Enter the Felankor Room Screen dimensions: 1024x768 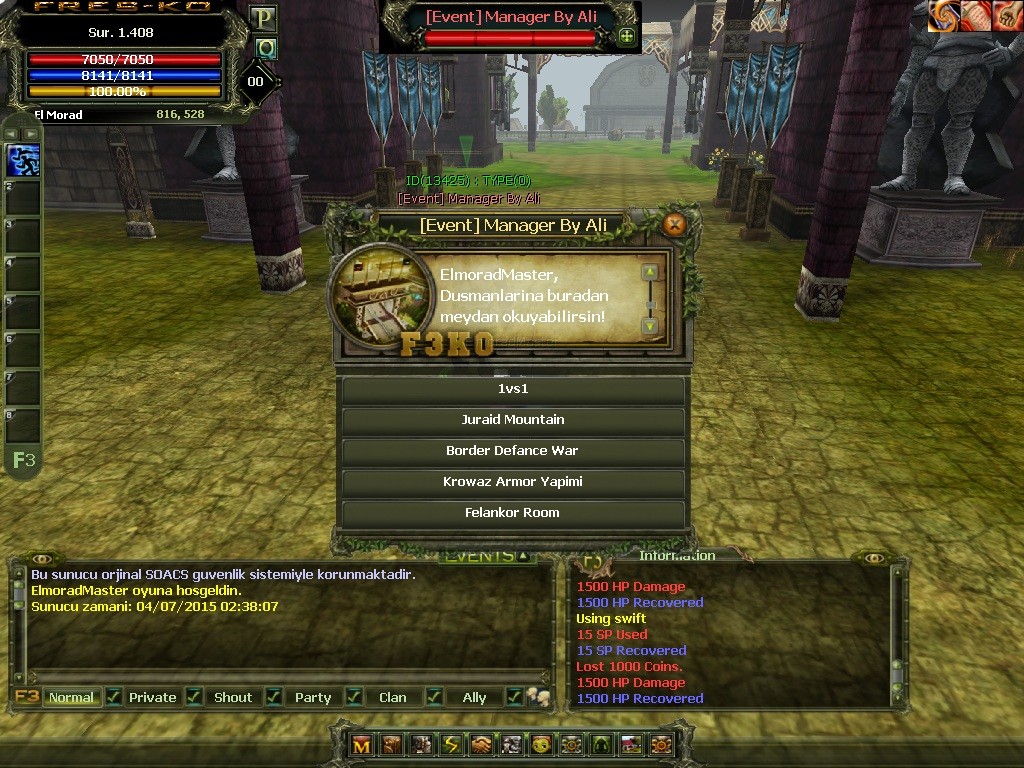pyautogui.click(x=513, y=513)
